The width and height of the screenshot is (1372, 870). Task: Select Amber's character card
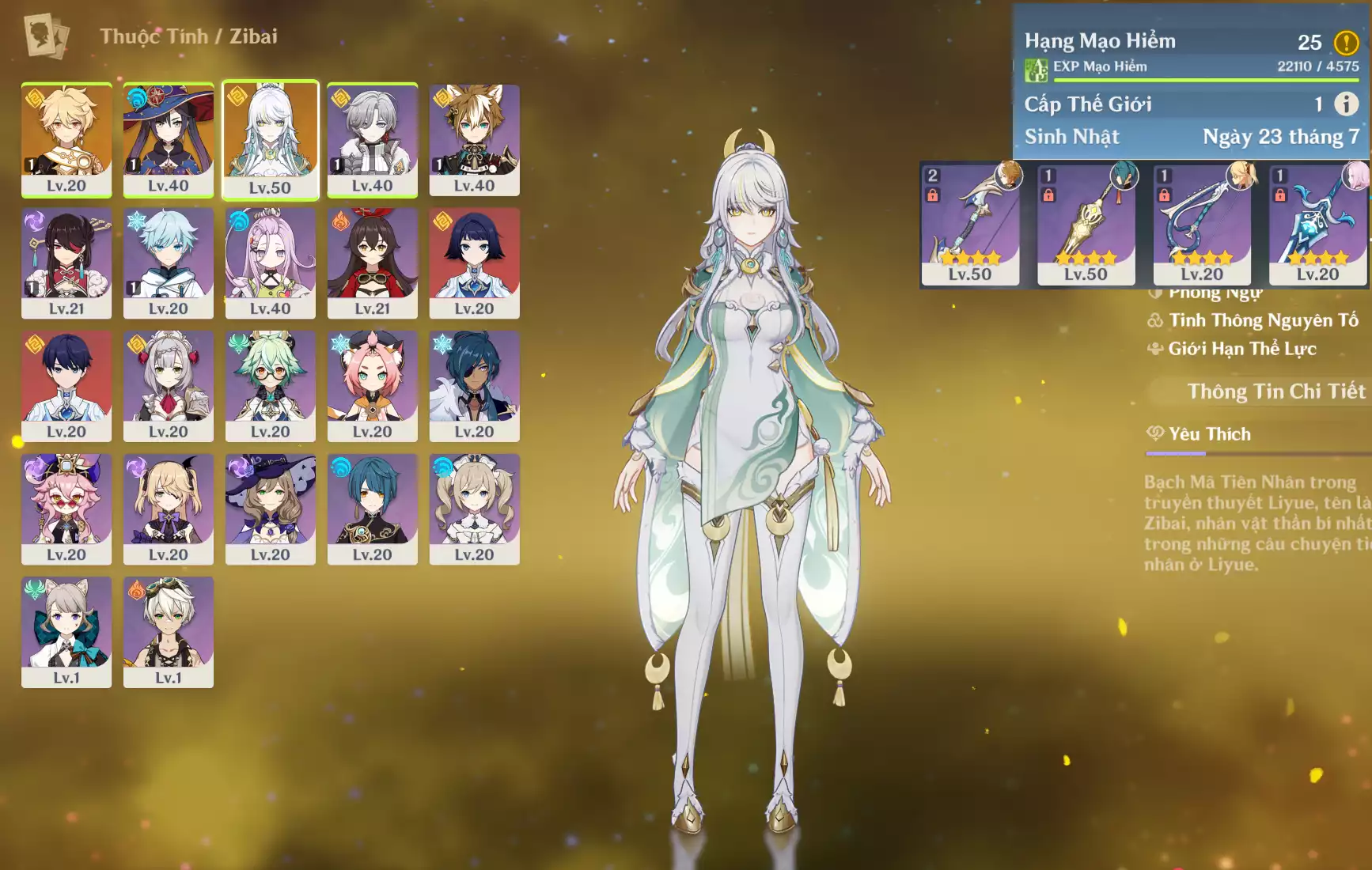[x=372, y=263]
